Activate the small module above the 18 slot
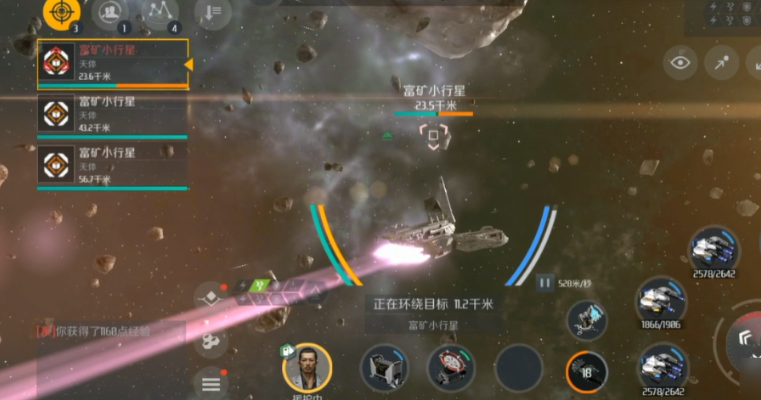This screenshot has height=400, width=761. click(x=587, y=320)
